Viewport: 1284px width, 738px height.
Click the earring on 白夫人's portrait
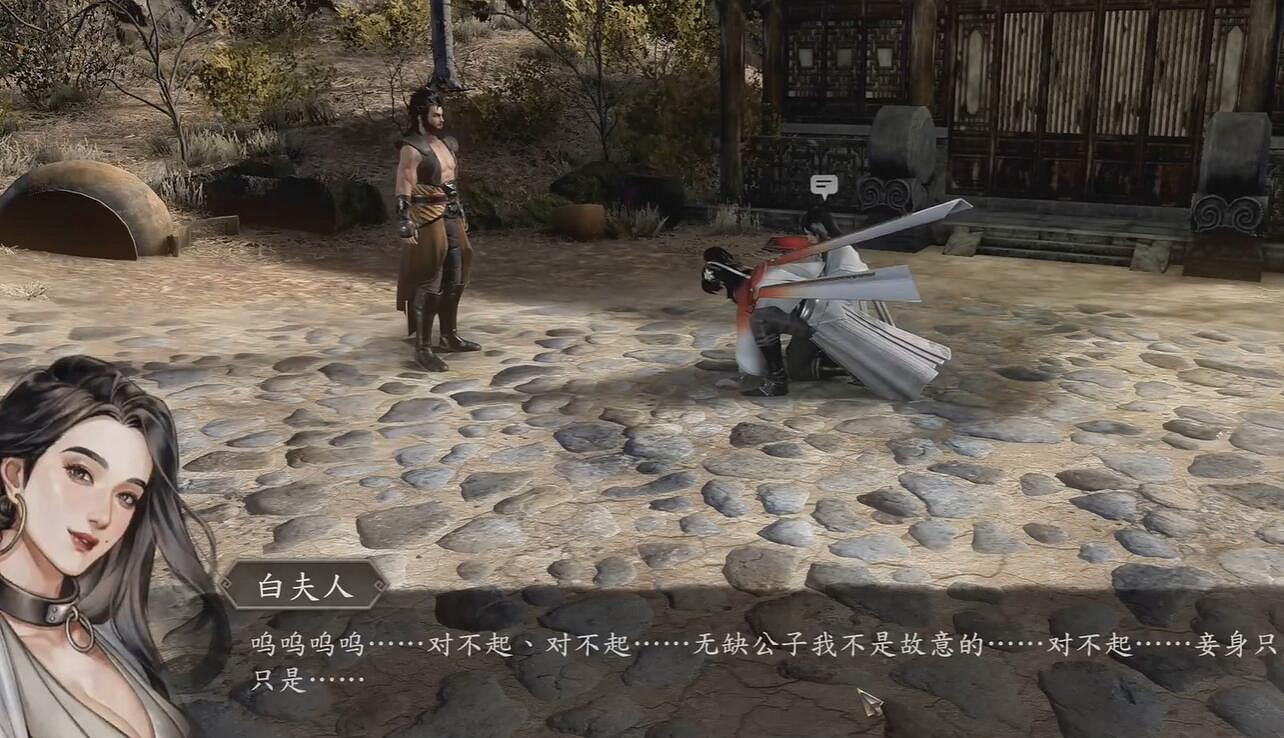tap(17, 521)
